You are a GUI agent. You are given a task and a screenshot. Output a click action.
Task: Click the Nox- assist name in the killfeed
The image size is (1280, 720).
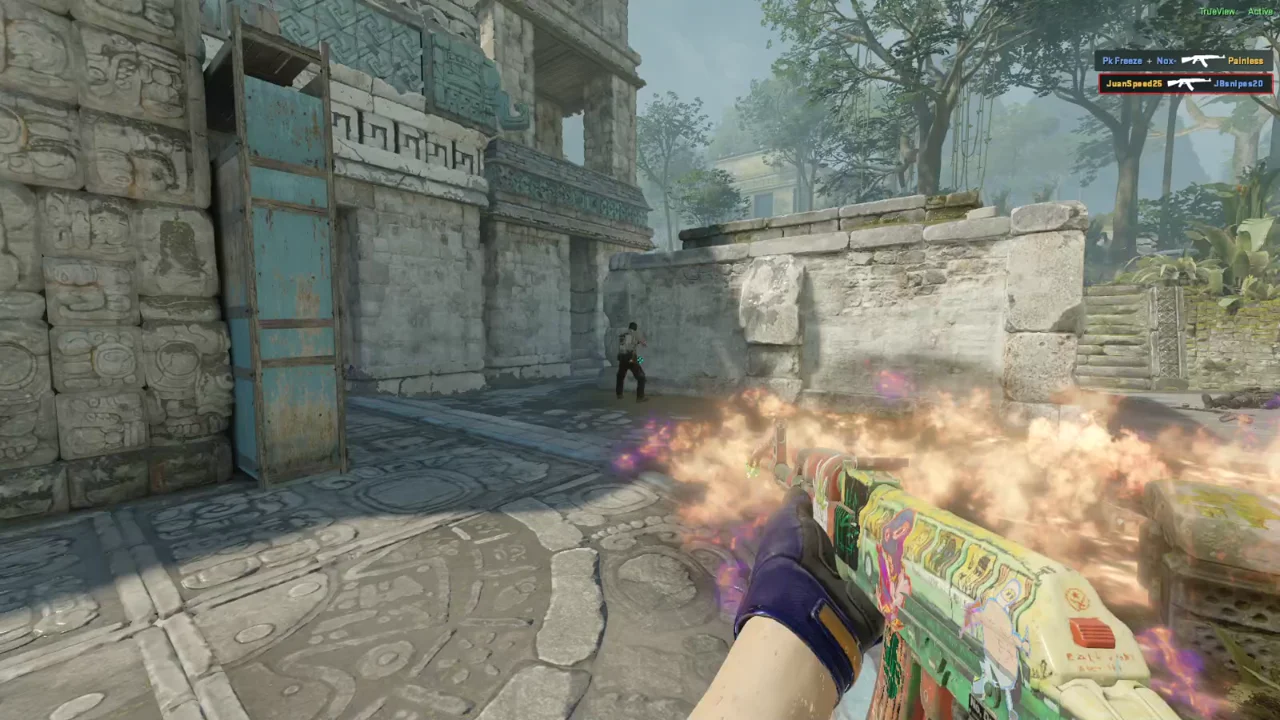(x=1166, y=60)
